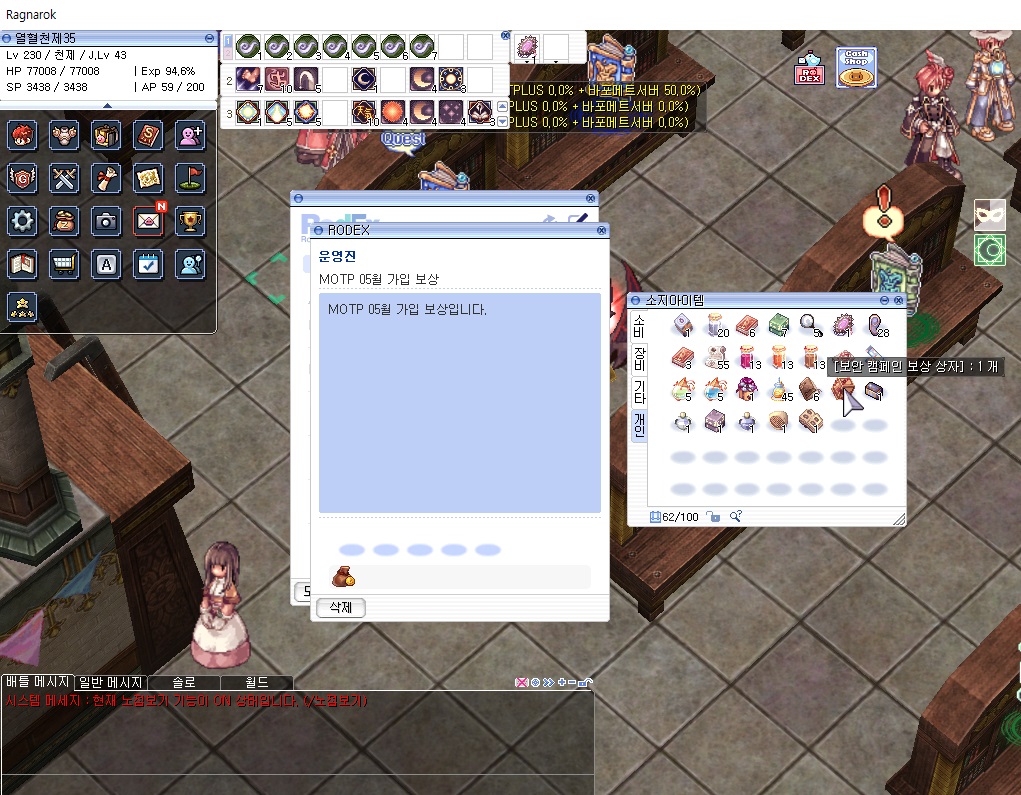Switch to the 일반 메시지 chat tab
Screen dimensions: 1021x795
coord(110,682)
